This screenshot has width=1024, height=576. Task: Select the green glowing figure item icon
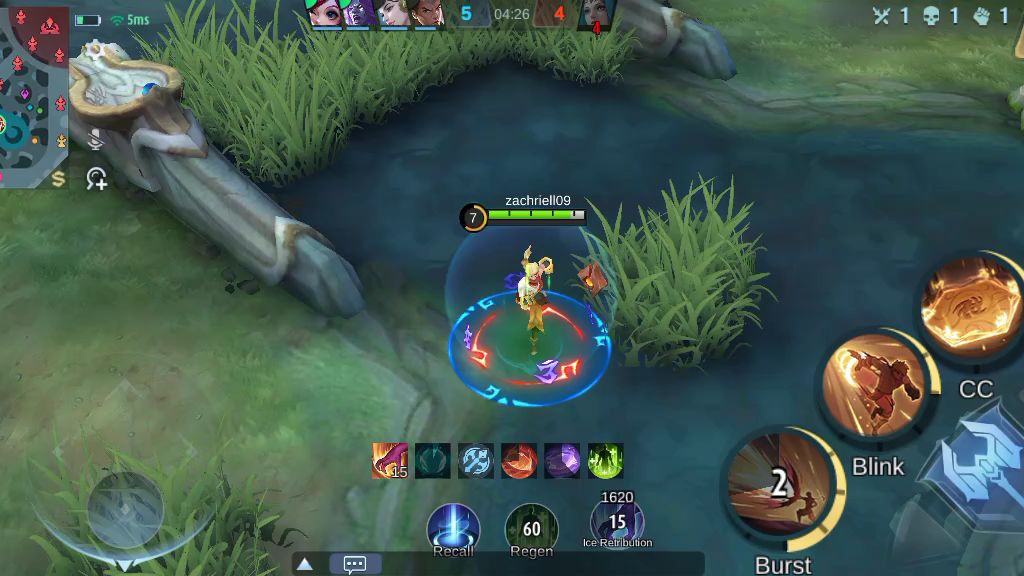pyautogui.click(x=605, y=461)
